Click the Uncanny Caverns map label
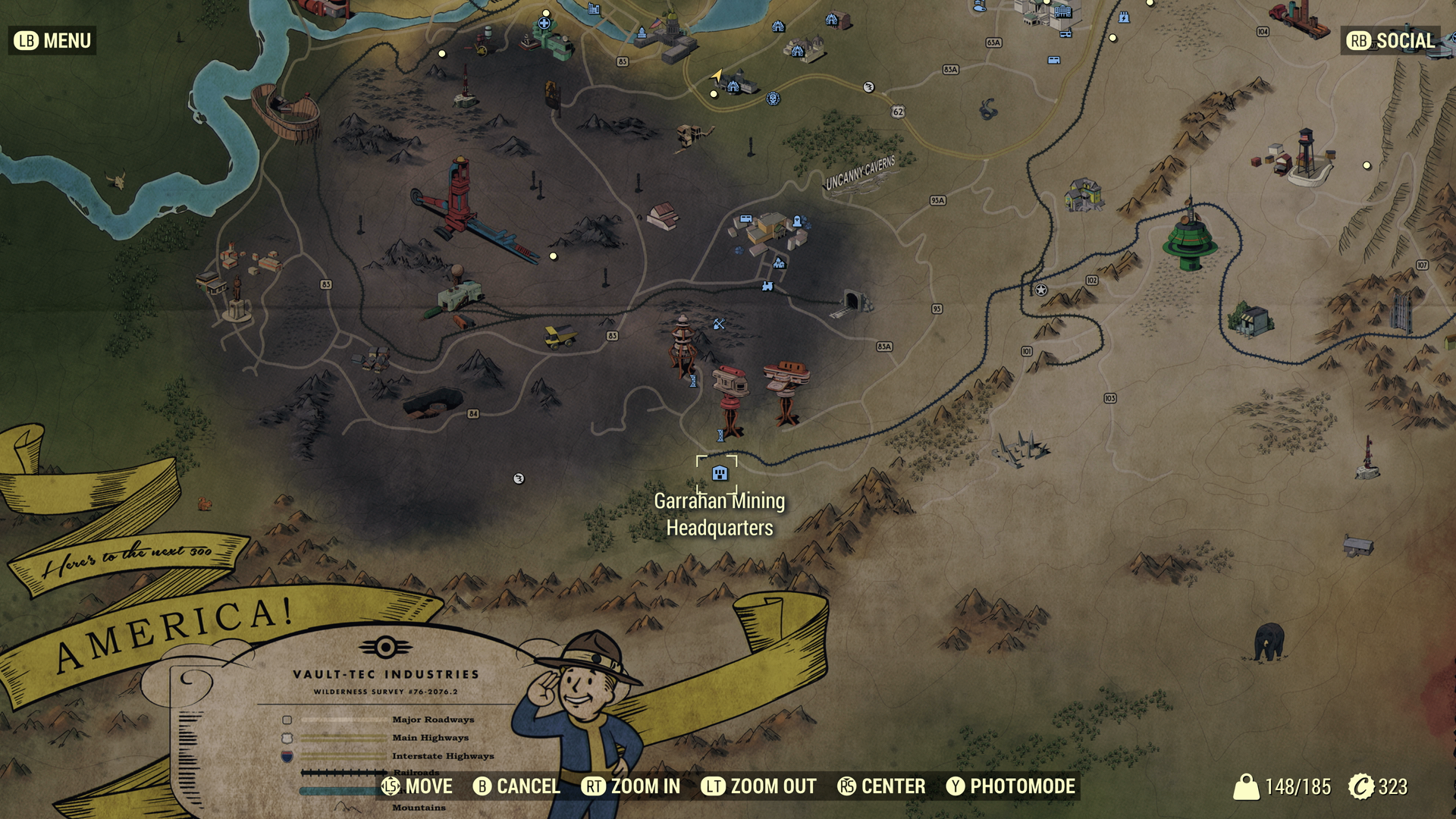 pyautogui.click(x=860, y=174)
